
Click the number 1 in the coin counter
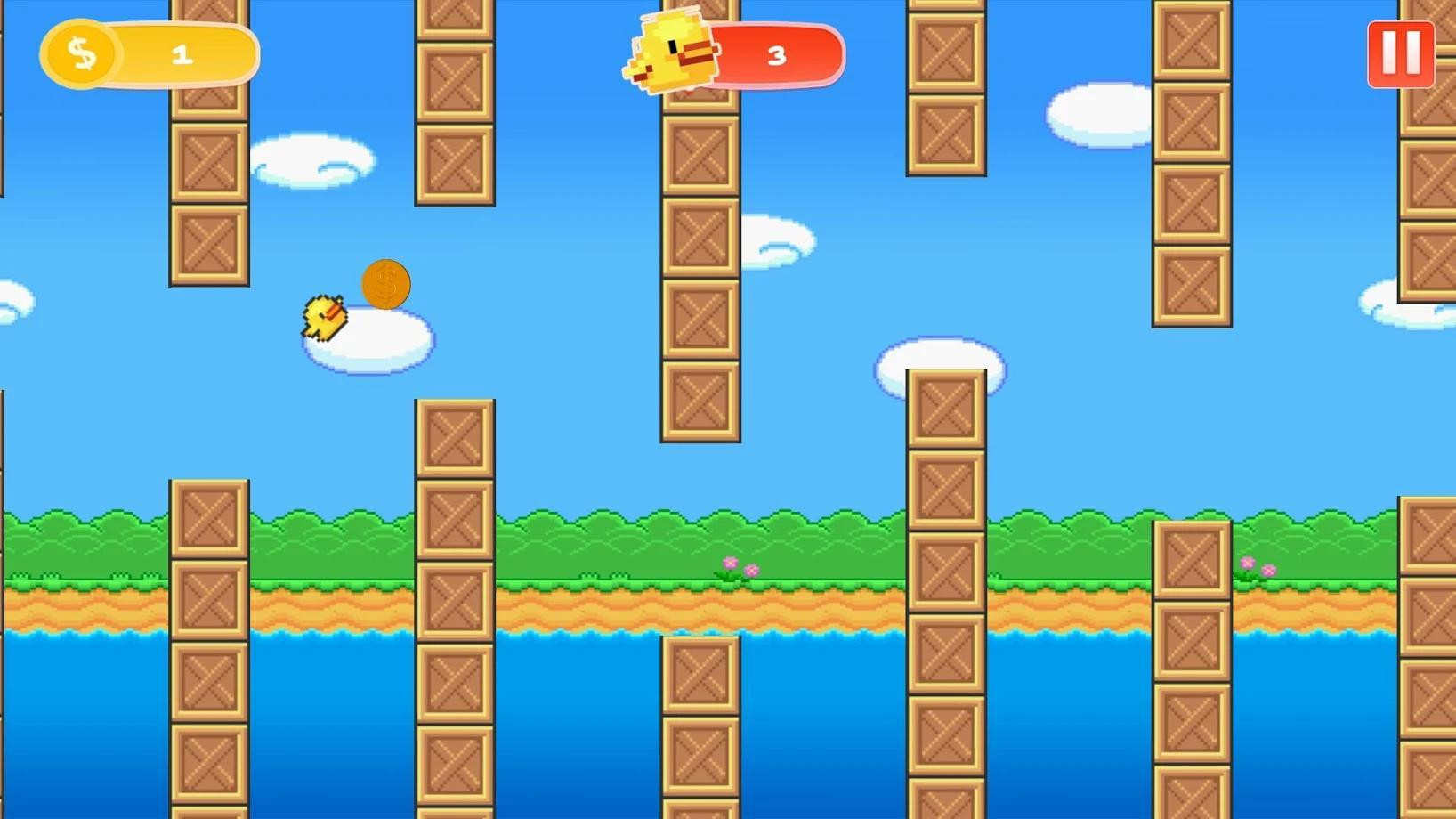click(182, 53)
